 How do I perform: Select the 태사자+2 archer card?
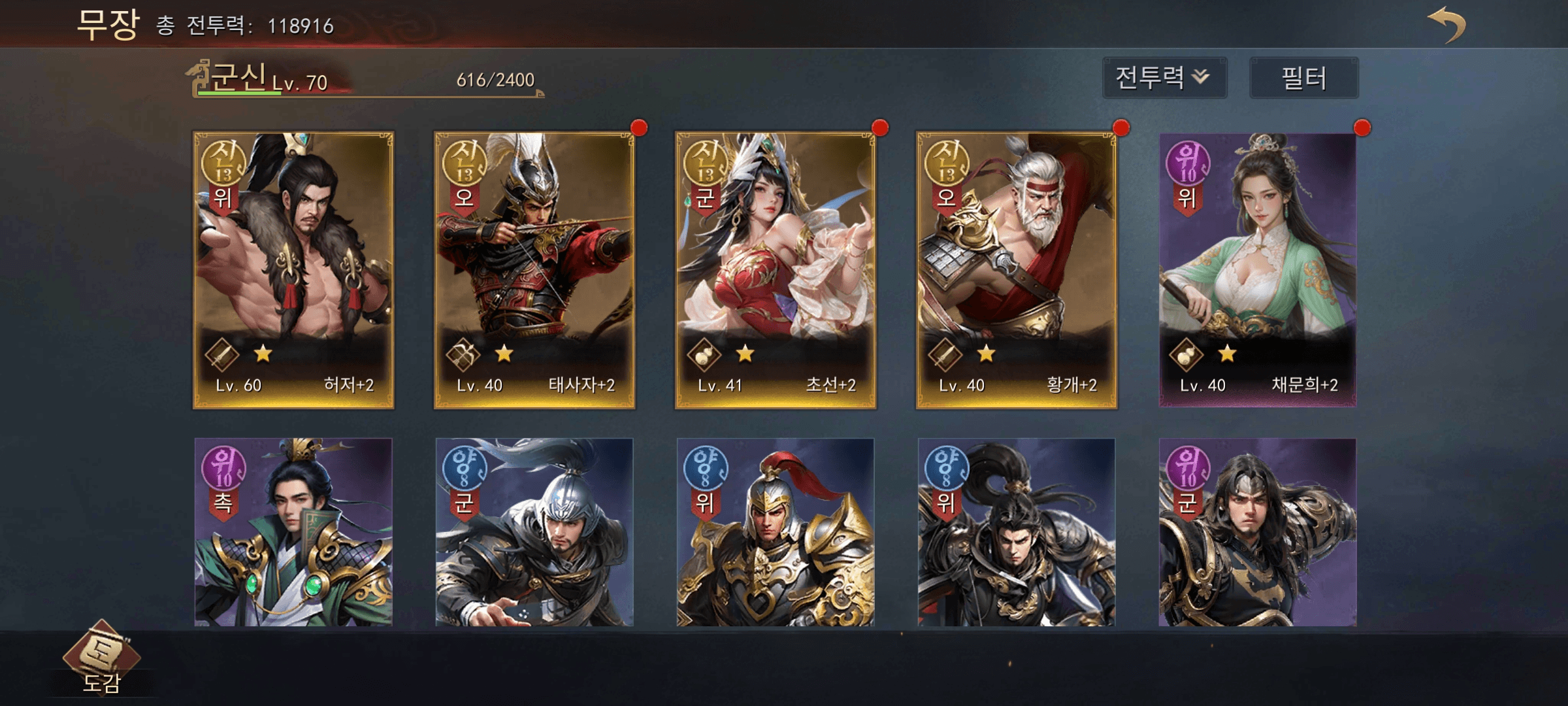coord(534,269)
